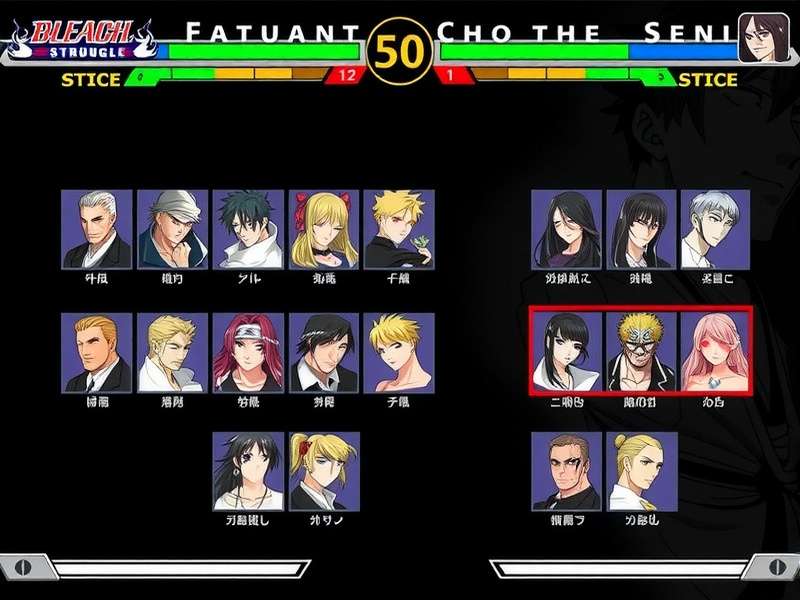This screenshot has height=600, width=800.
Task: Pick the pink-haired girl with red eye
Action: [x=715, y=350]
